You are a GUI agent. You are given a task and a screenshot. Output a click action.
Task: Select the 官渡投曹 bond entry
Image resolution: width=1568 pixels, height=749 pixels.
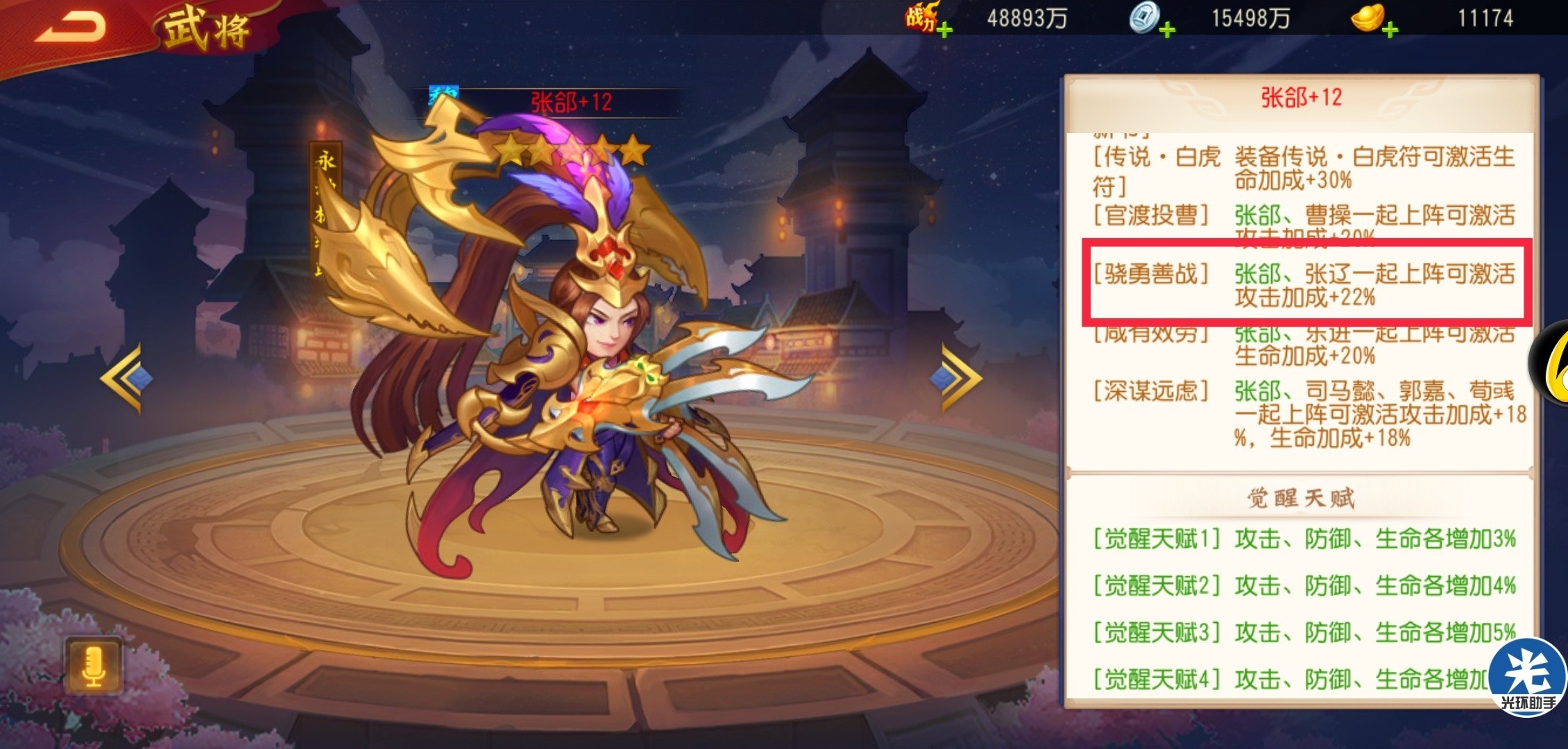point(1304,221)
